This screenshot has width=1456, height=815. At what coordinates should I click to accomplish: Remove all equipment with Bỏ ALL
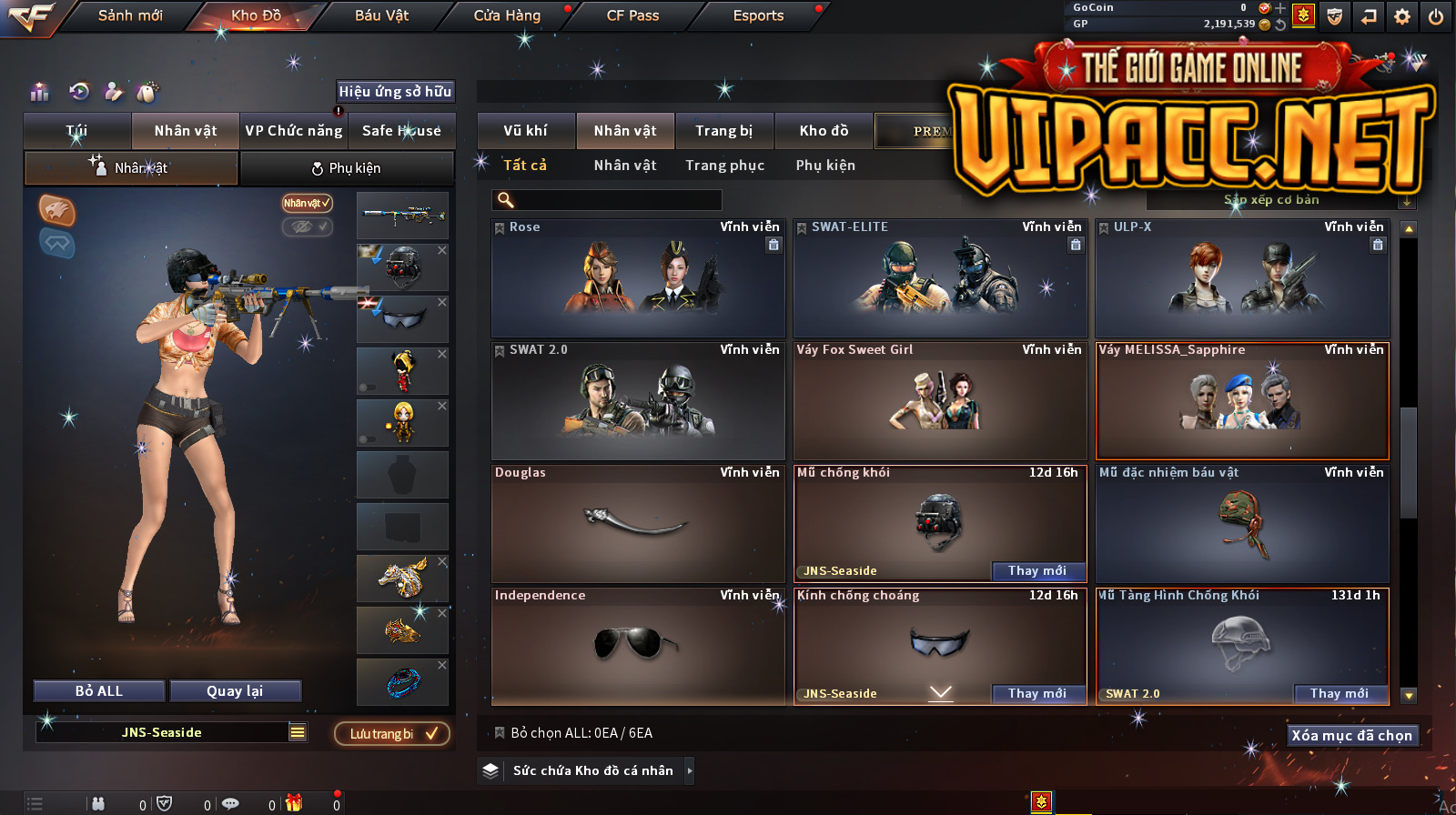tap(99, 691)
